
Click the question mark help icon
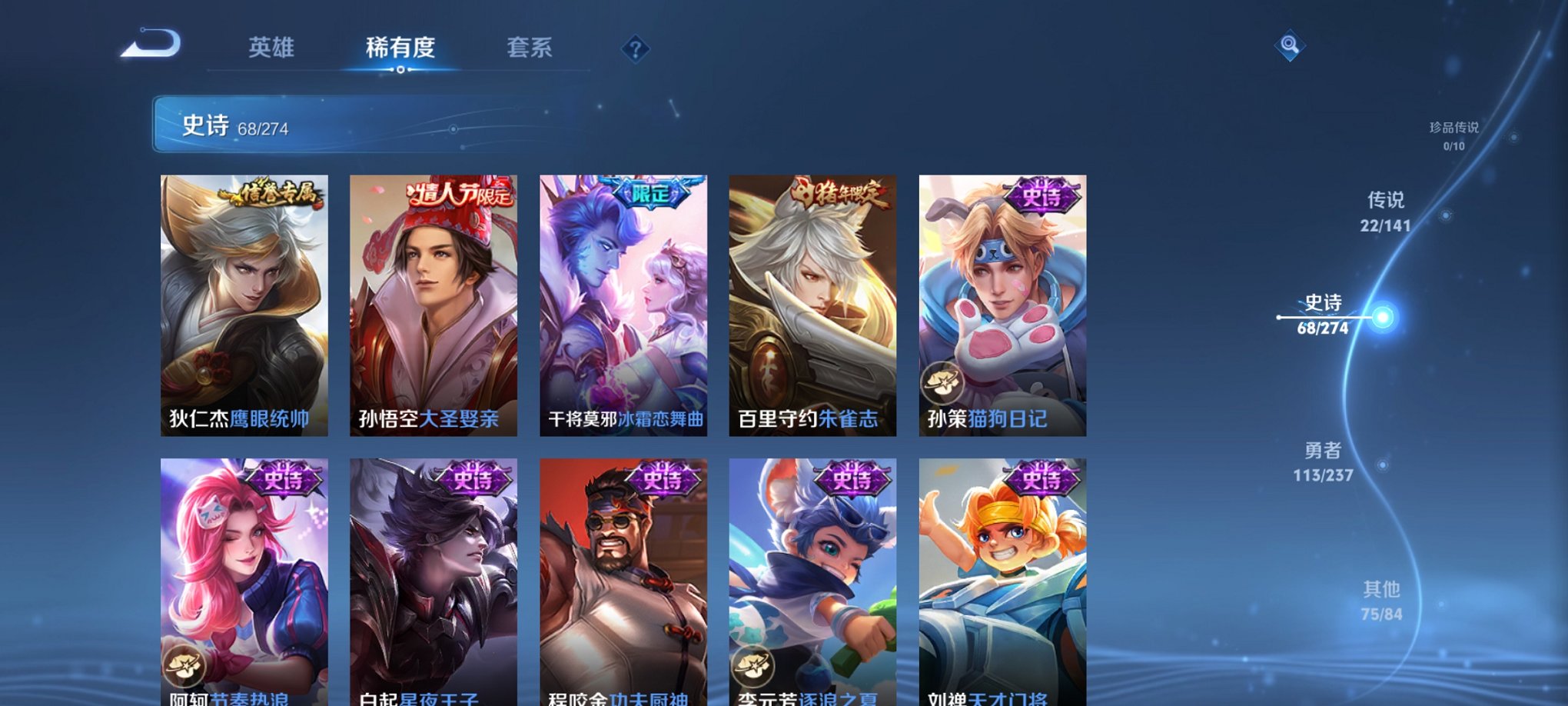pyautogui.click(x=635, y=49)
